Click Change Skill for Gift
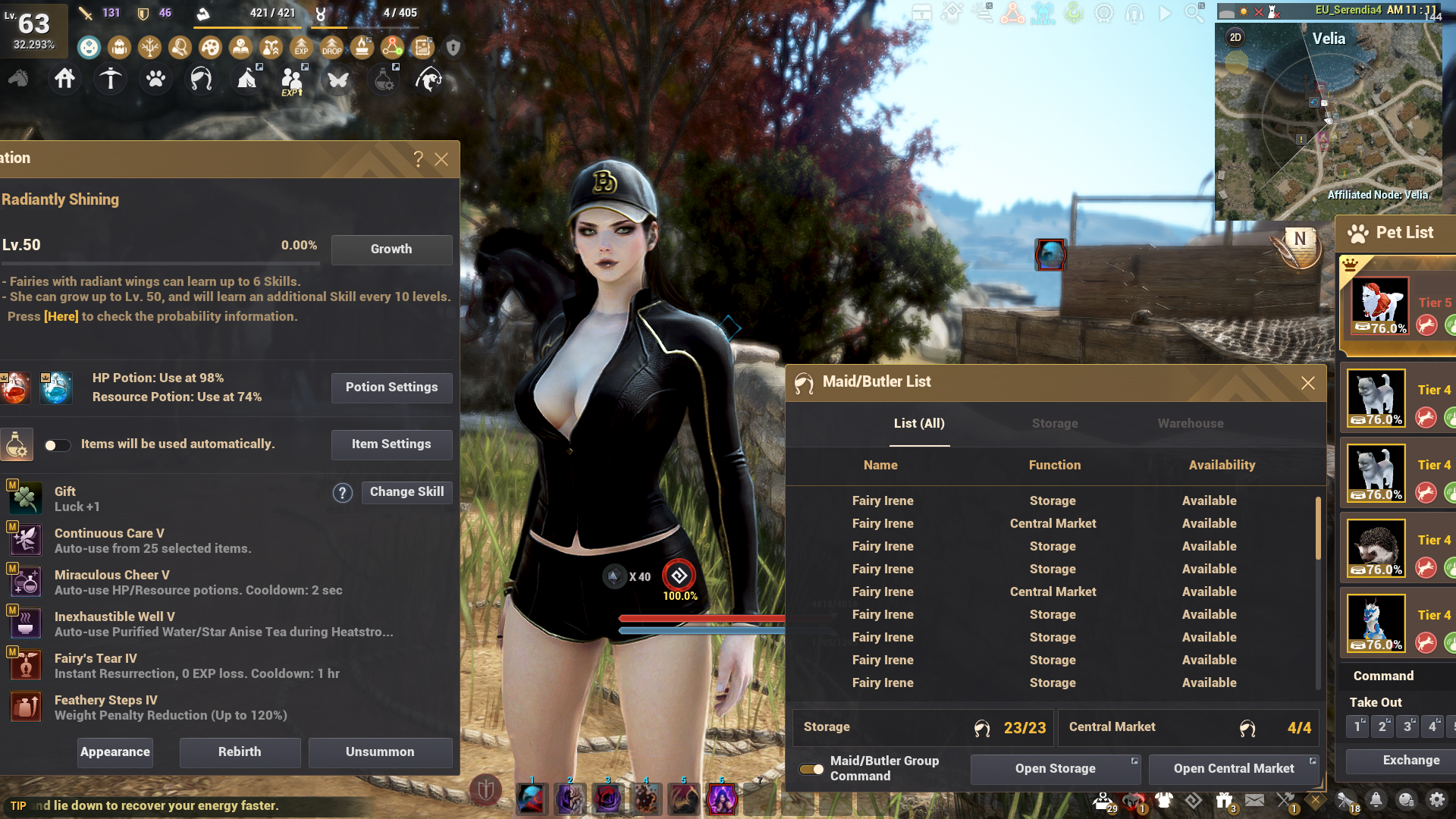1456x819 pixels. click(x=406, y=492)
